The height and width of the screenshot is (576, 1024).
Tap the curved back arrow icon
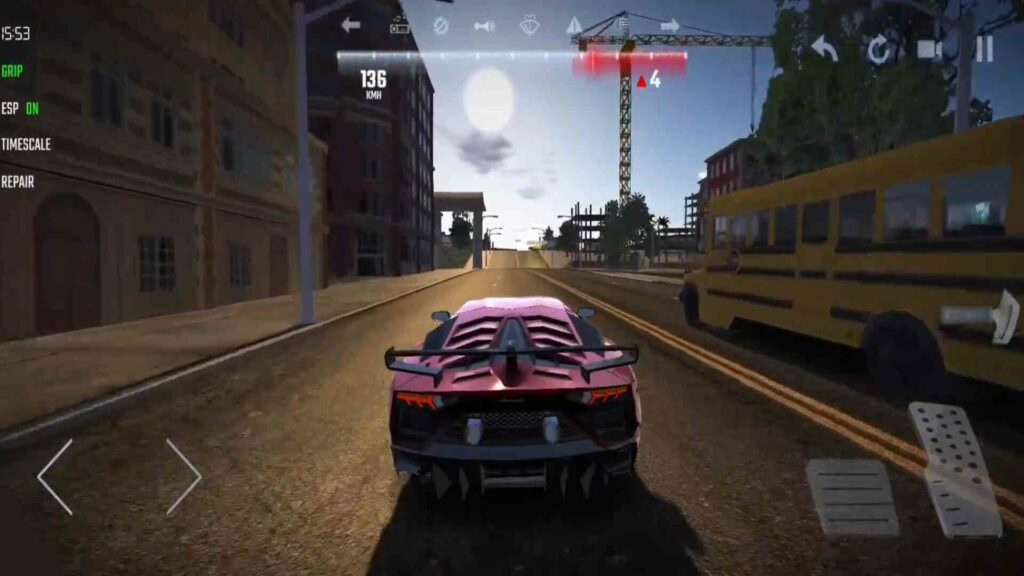click(x=824, y=48)
